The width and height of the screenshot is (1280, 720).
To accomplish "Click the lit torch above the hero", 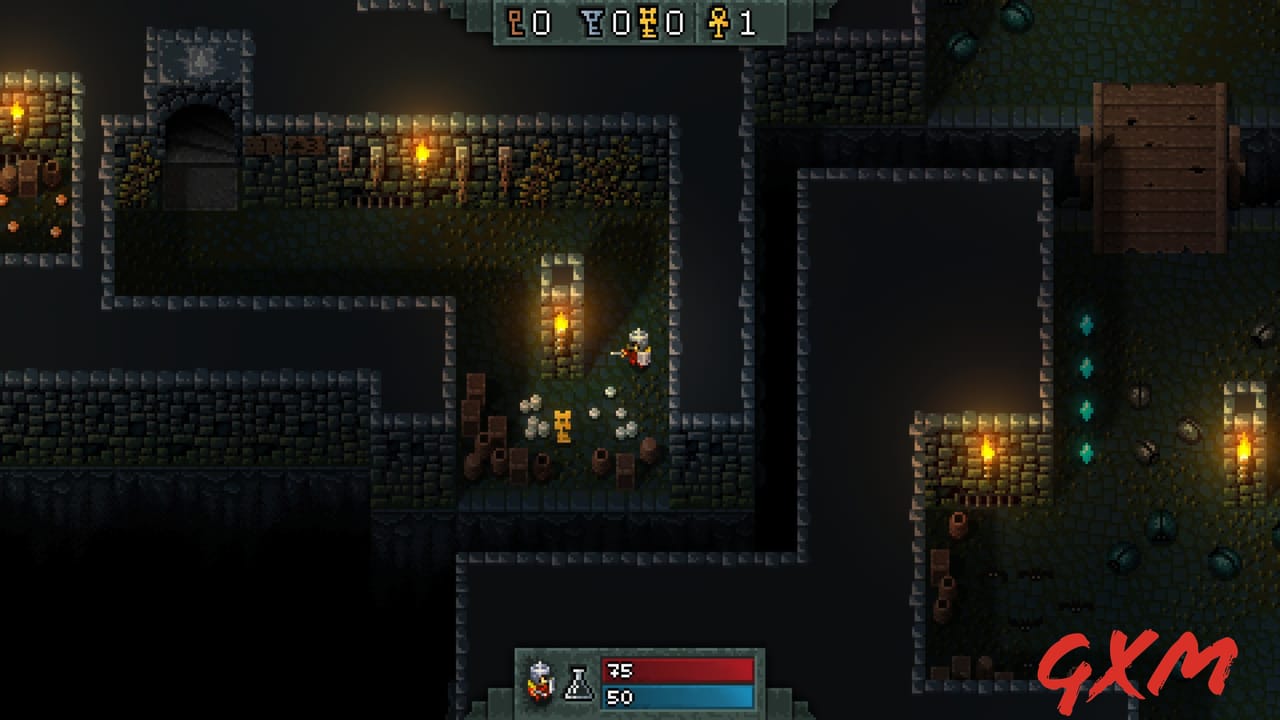I will (561, 322).
